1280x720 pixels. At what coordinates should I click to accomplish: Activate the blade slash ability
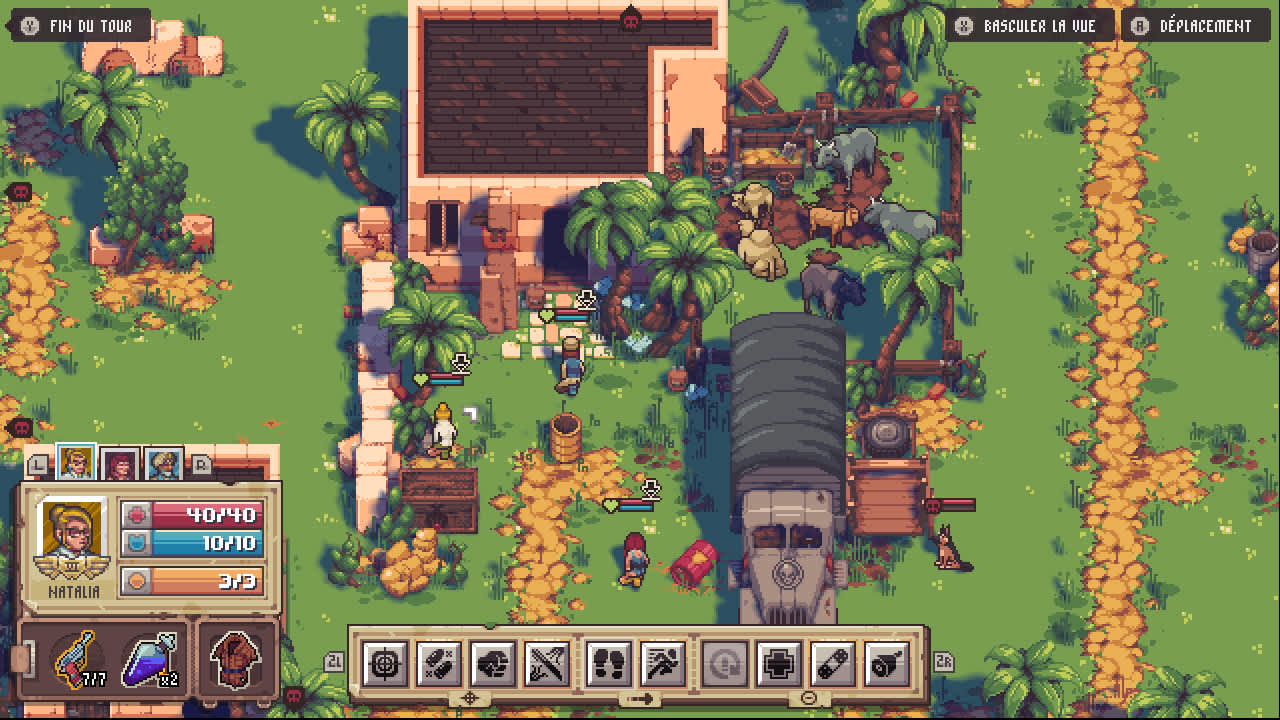(x=548, y=663)
